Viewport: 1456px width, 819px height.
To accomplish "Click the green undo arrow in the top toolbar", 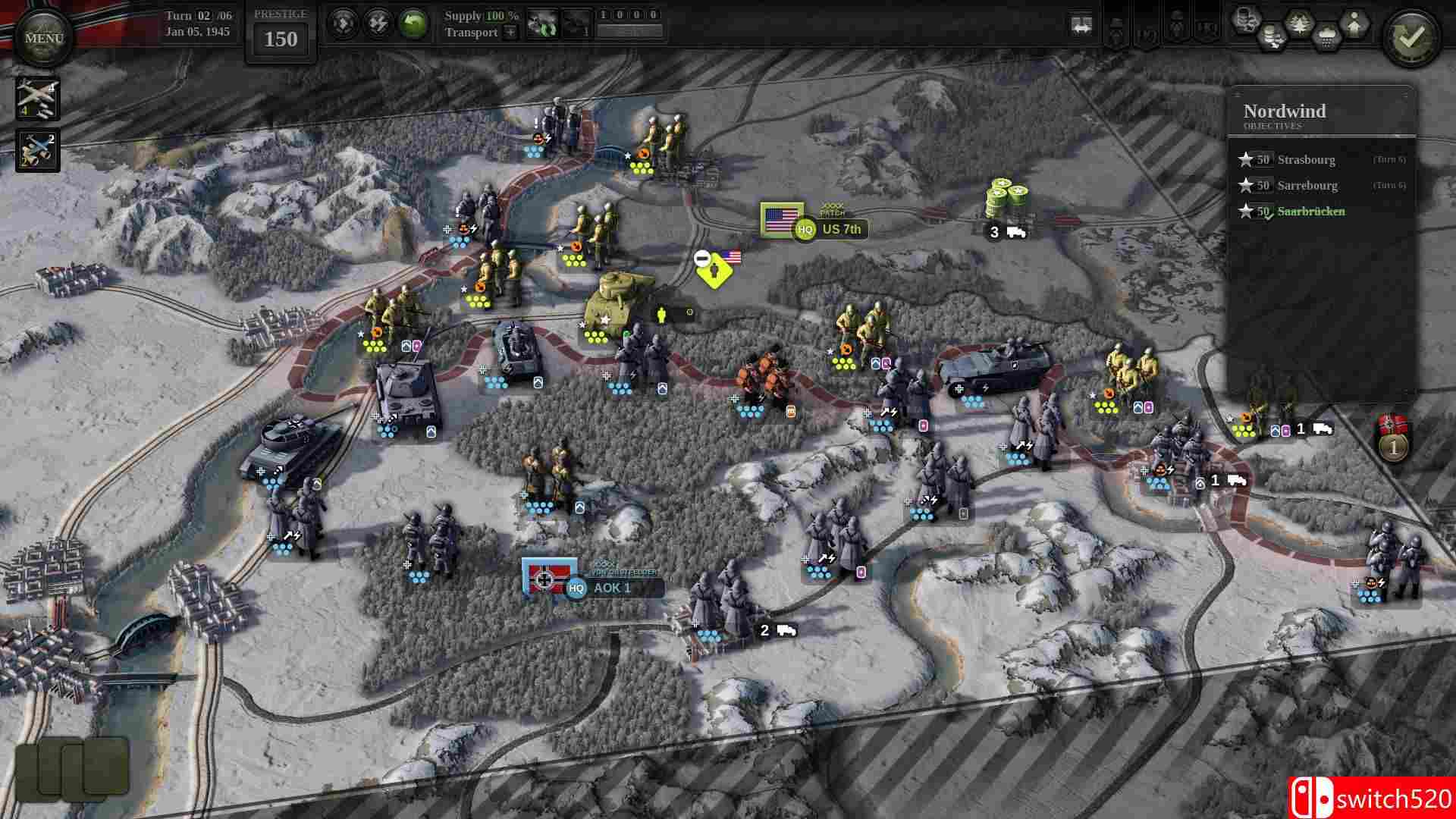I will tap(413, 23).
